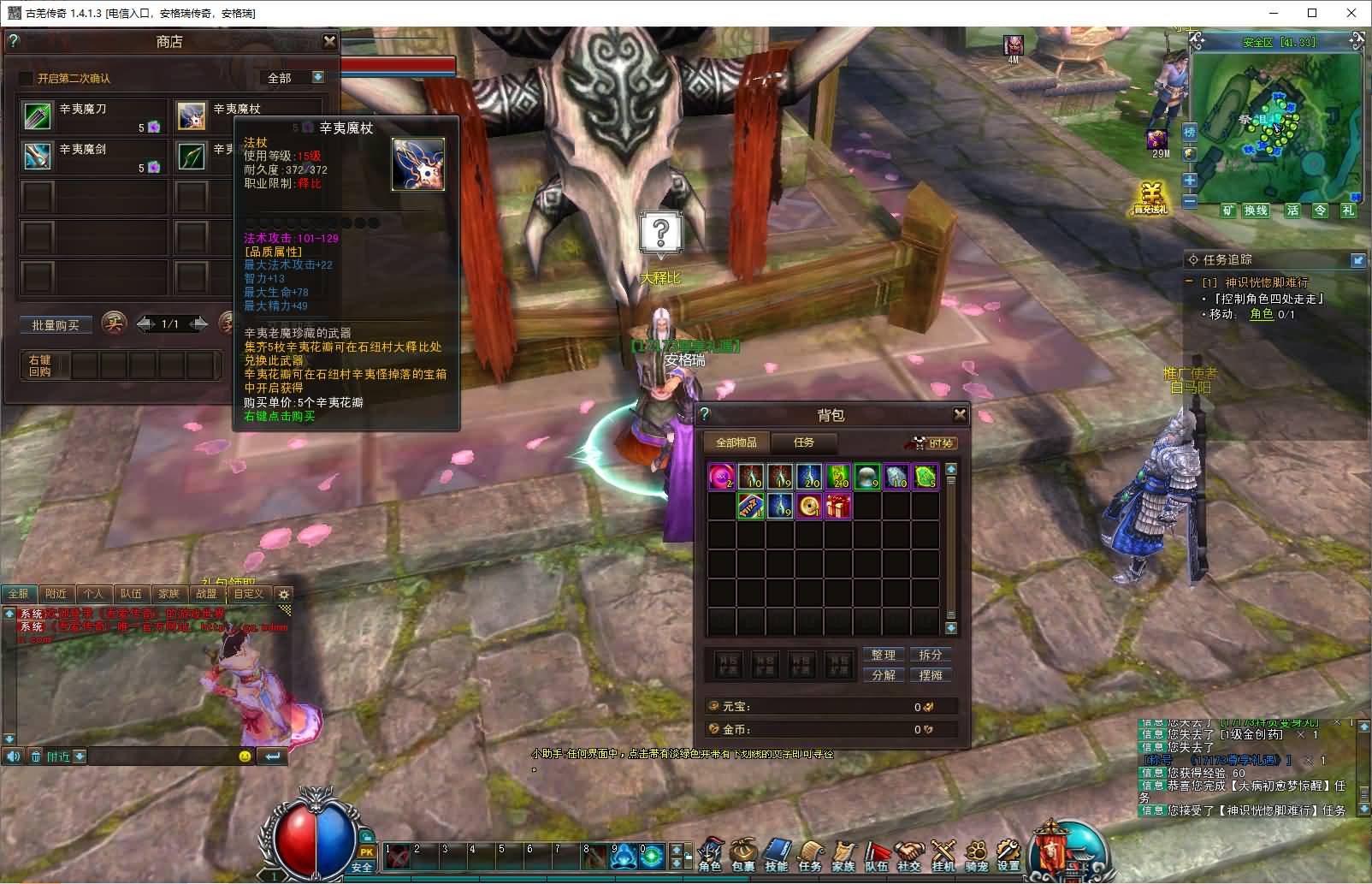The height and width of the screenshot is (884, 1372).
Task: Open the 摆摊 stall button
Action: click(x=930, y=674)
